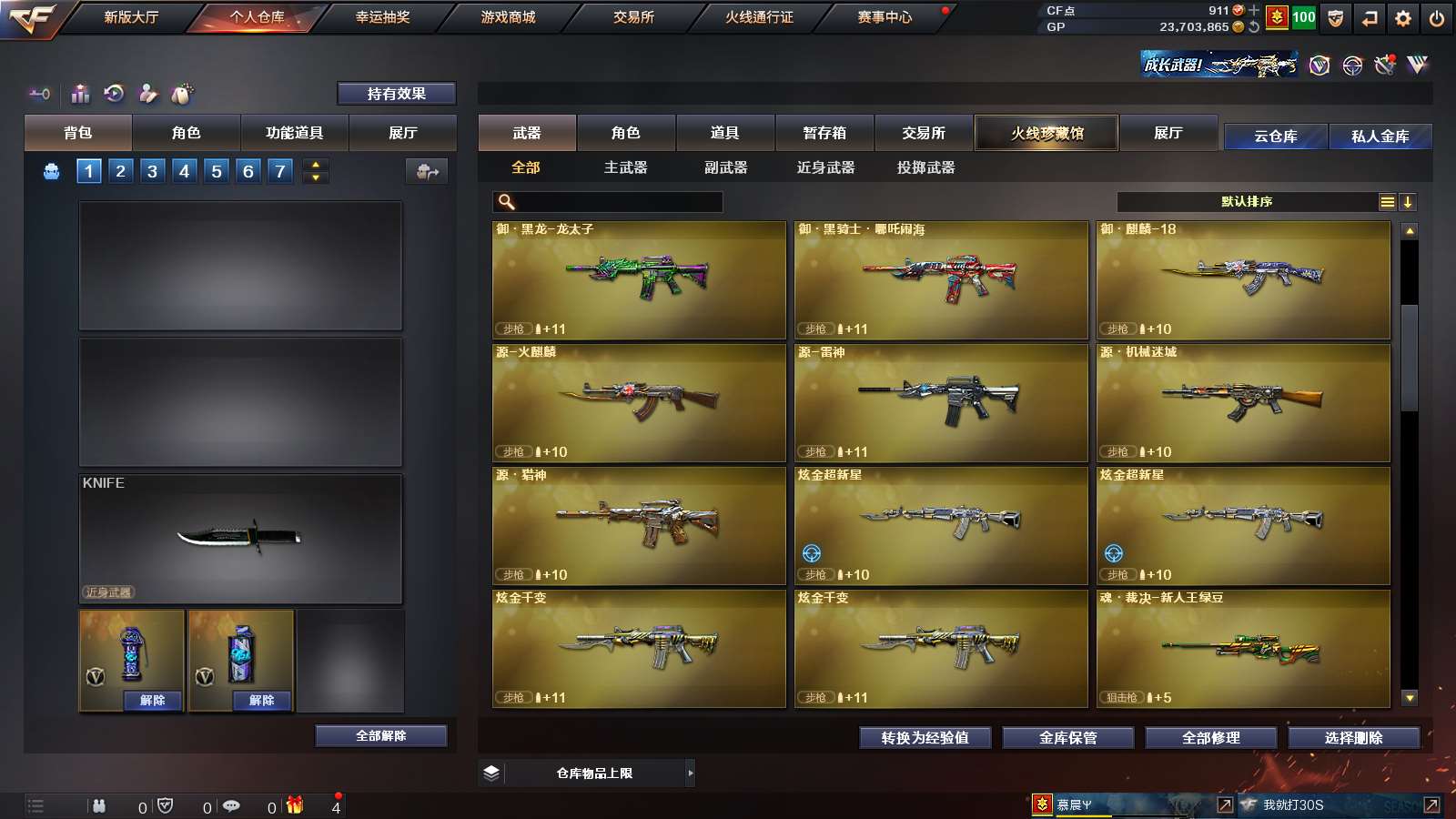Pick the 魂·裁决-新人王绿豆 sniper rifle
1456x819 pixels.
pos(1243,649)
